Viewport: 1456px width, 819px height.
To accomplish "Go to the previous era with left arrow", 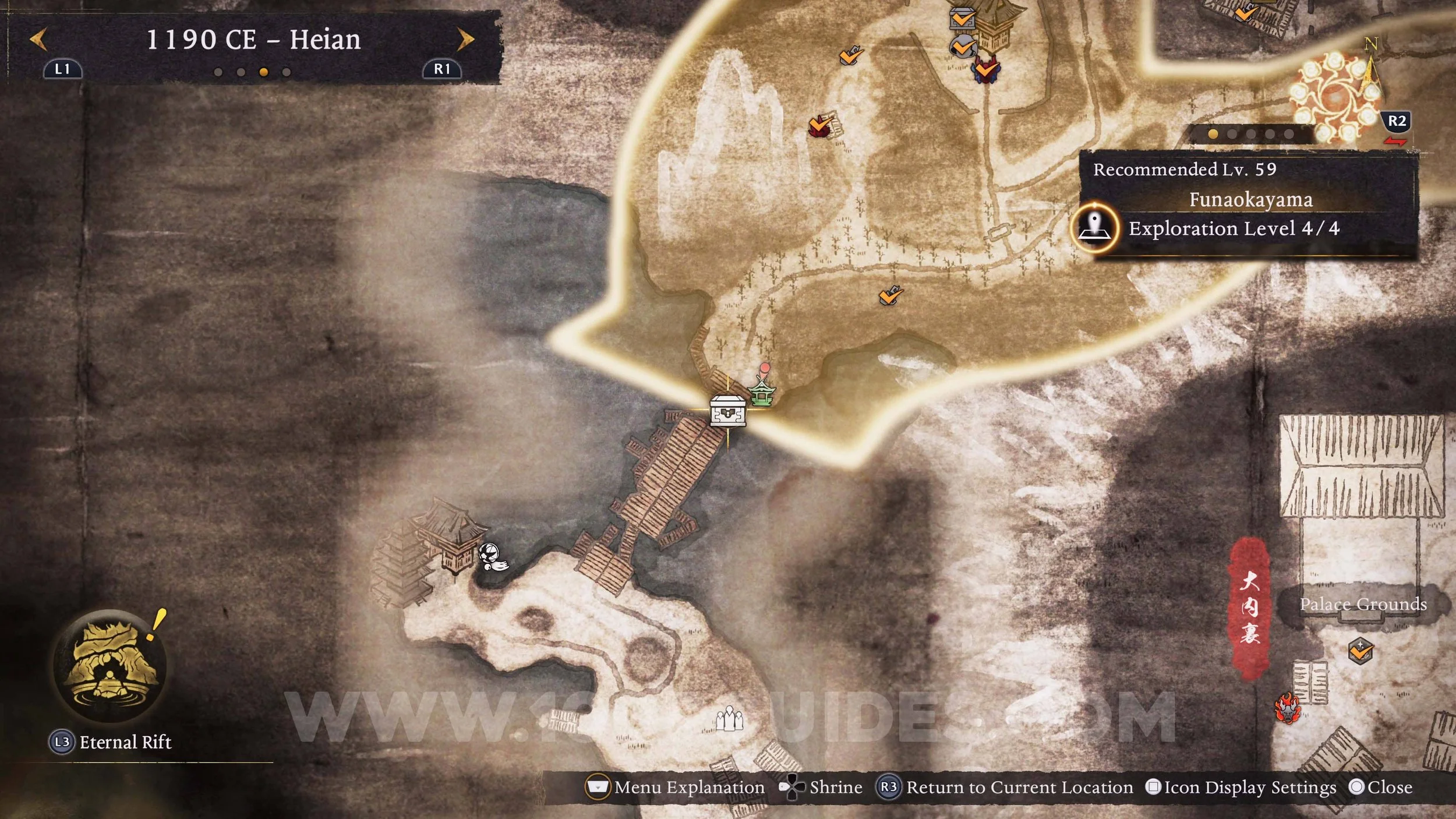I will coord(38,40).
